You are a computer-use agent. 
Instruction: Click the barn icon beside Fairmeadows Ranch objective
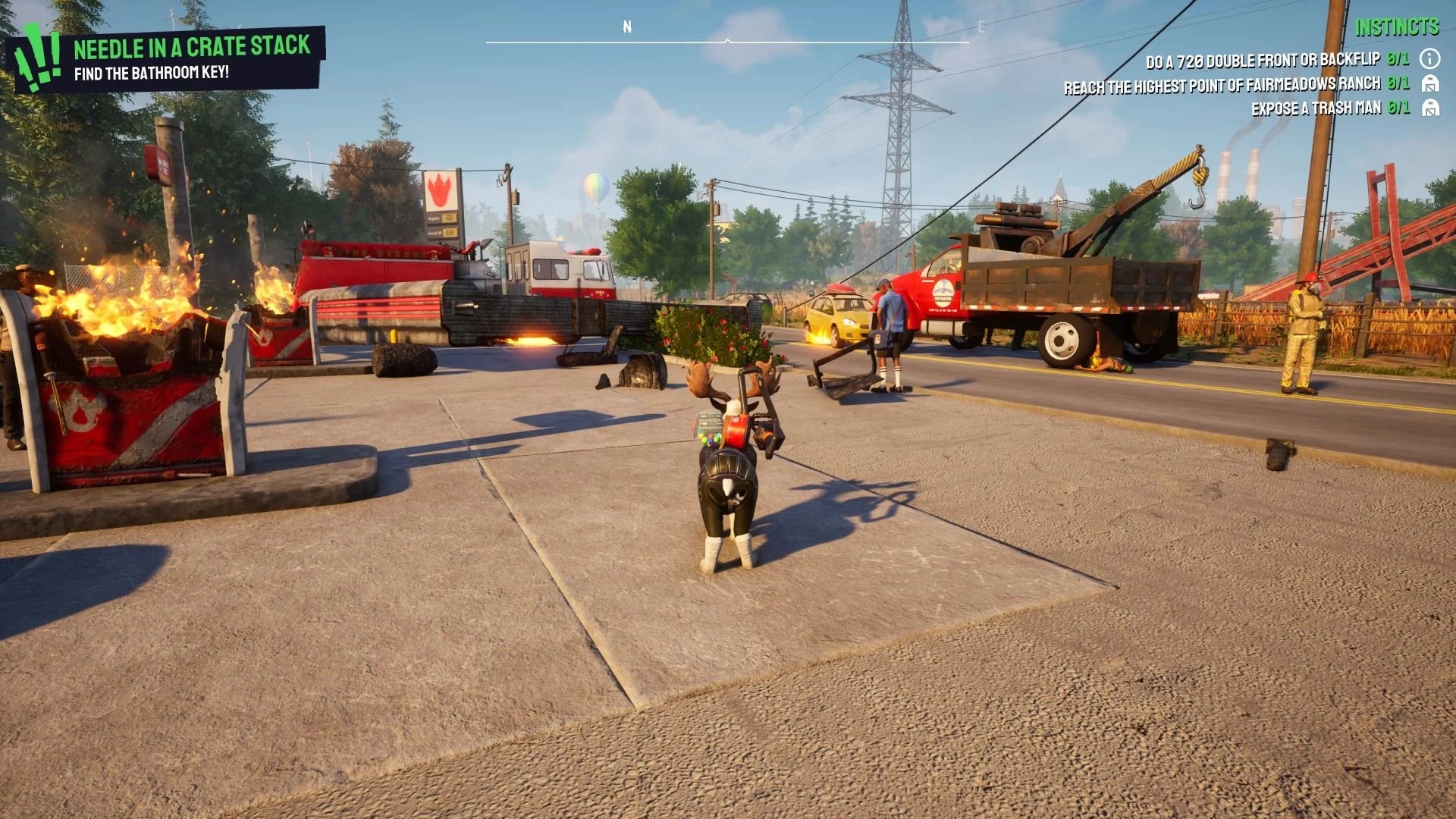1429,84
